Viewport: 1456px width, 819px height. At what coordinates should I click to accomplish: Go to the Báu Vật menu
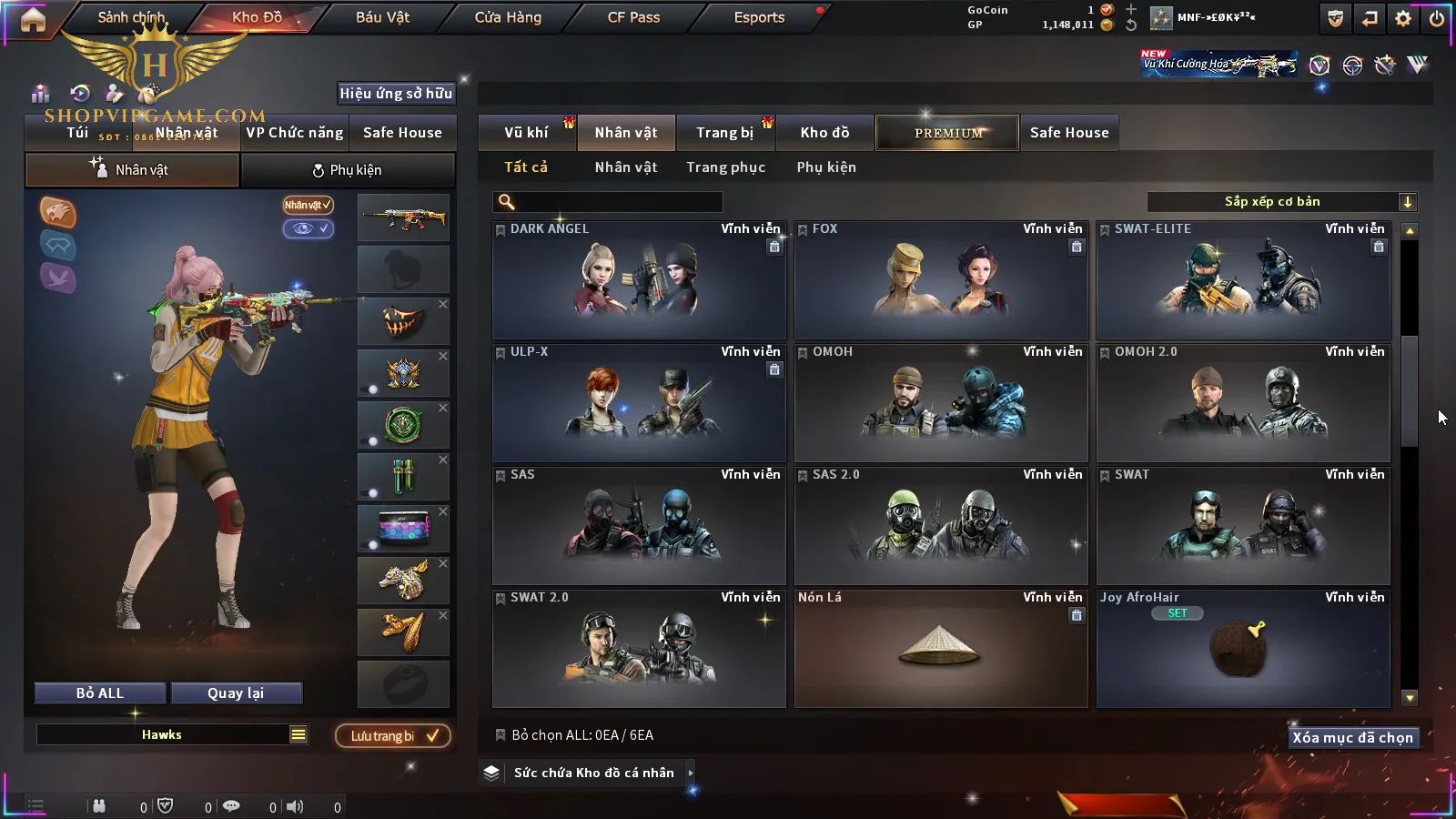pyautogui.click(x=382, y=17)
